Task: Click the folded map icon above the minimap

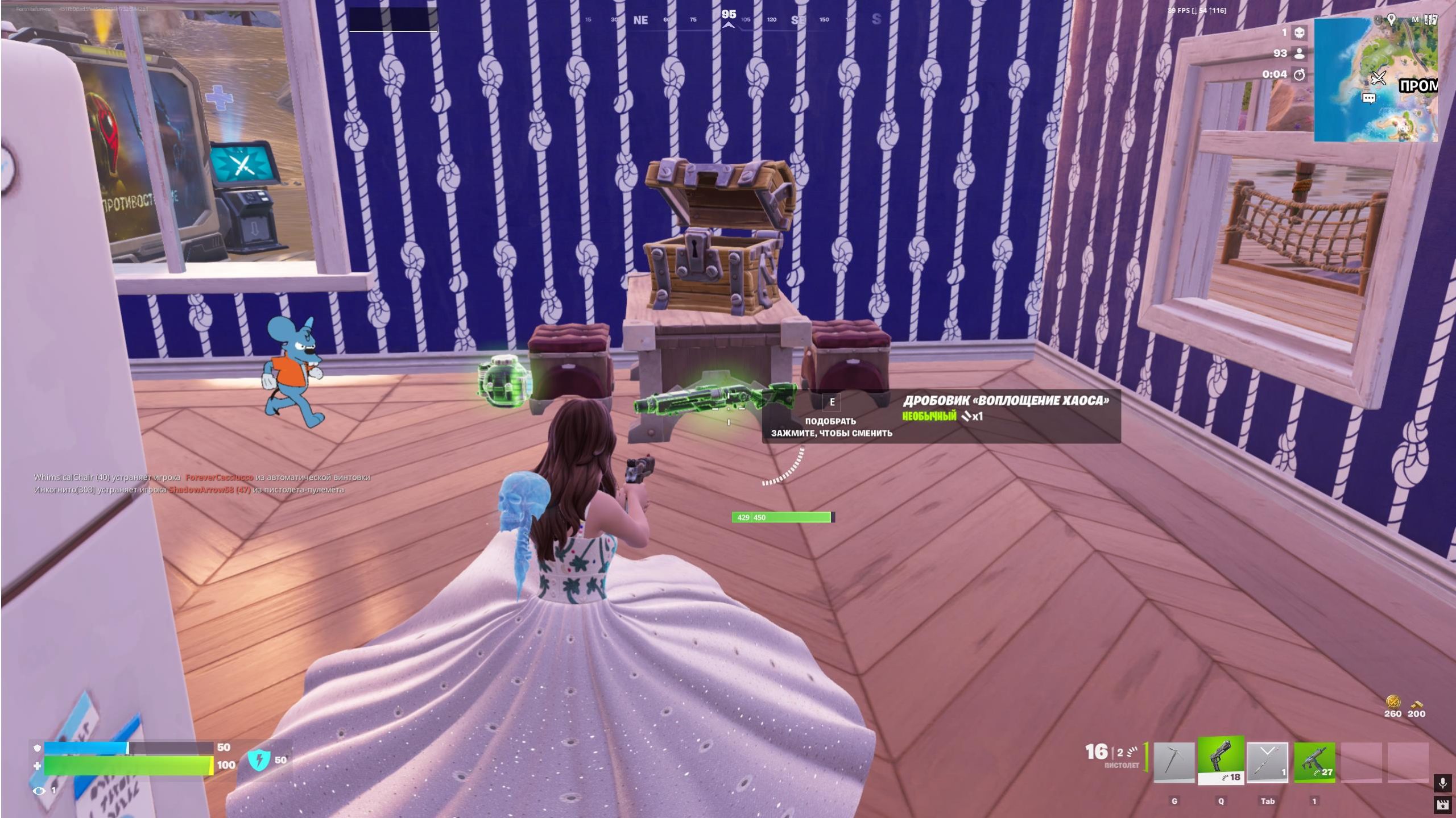Action: (1431, 19)
